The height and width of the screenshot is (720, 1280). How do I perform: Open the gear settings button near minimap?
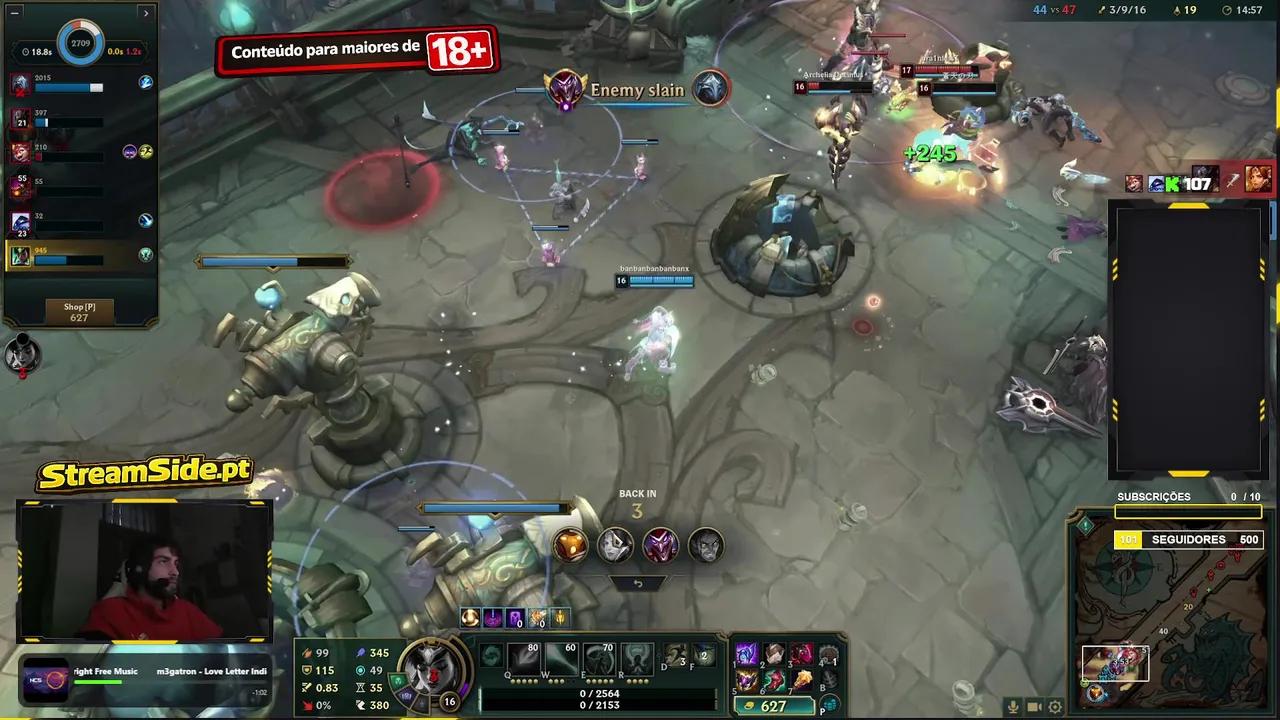(1055, 707)
